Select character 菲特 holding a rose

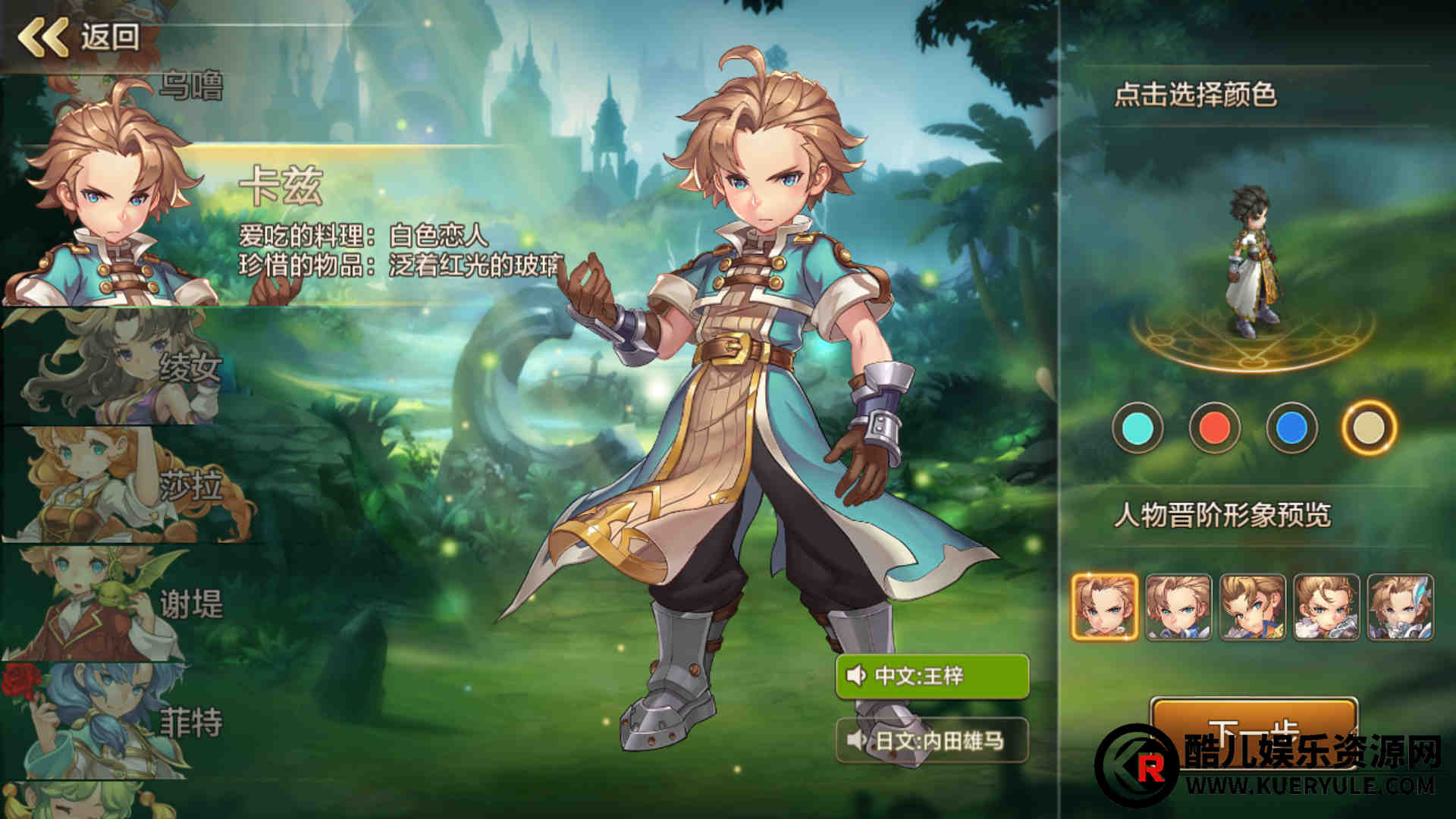pyautogui.click(x=114, y=722)
